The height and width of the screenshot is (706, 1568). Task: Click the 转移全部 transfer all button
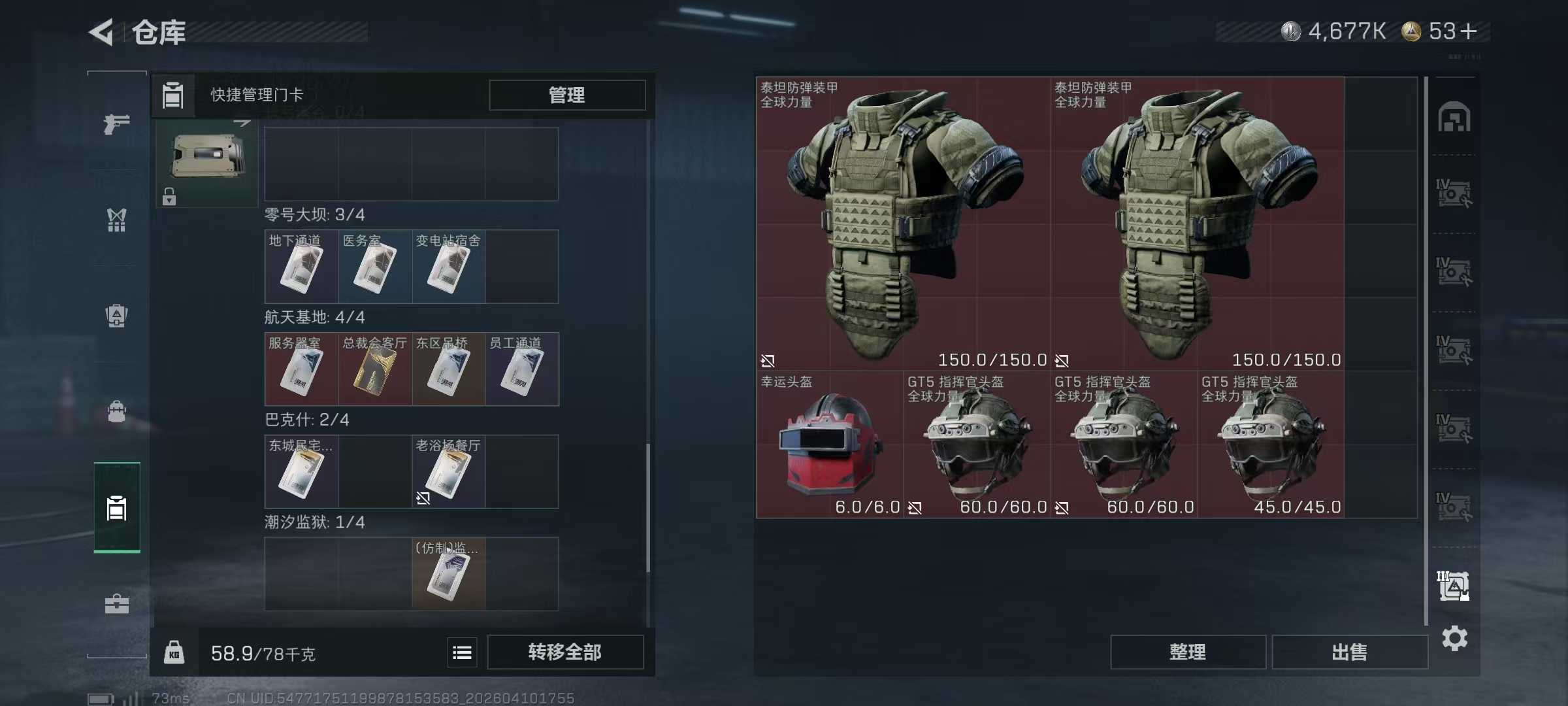[565, 652]
